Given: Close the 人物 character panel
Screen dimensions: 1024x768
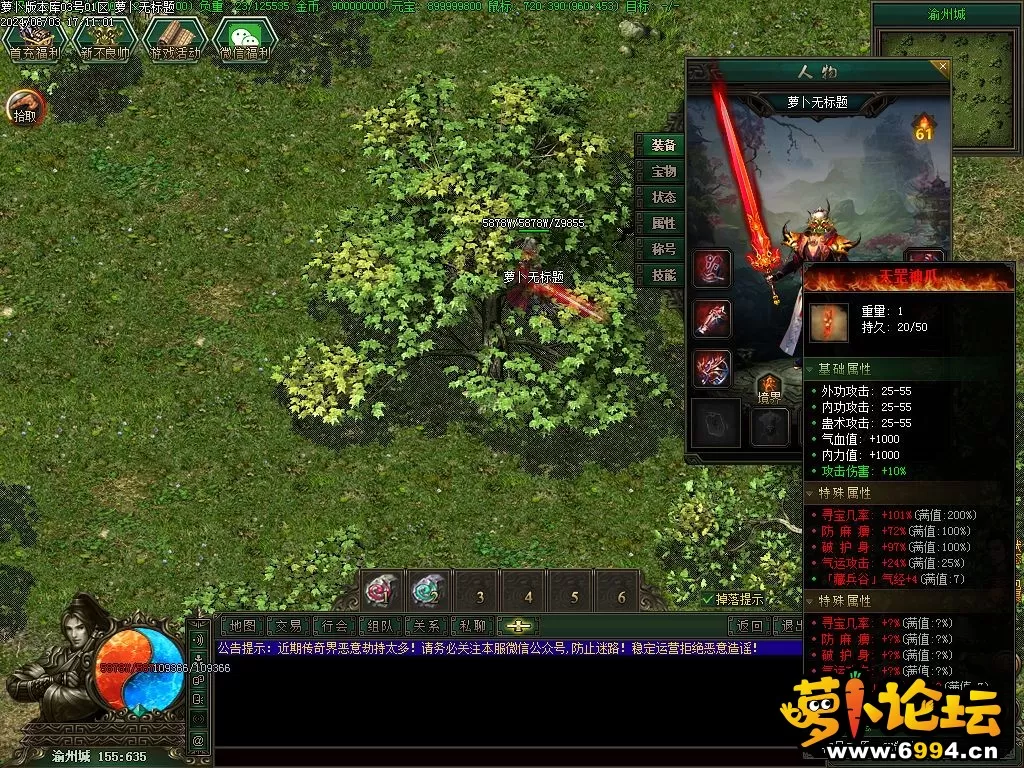Looking at the screenshot, I should (941, 67).
